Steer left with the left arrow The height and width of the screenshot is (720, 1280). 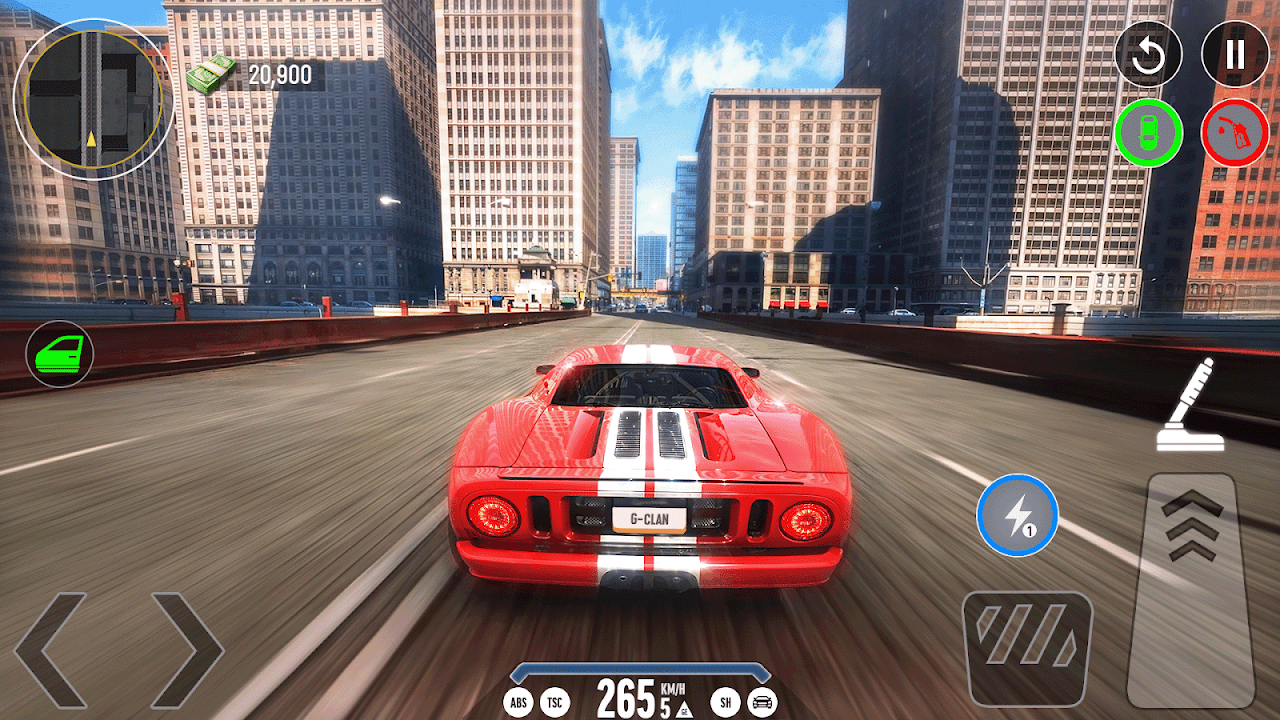coord(52,650)
